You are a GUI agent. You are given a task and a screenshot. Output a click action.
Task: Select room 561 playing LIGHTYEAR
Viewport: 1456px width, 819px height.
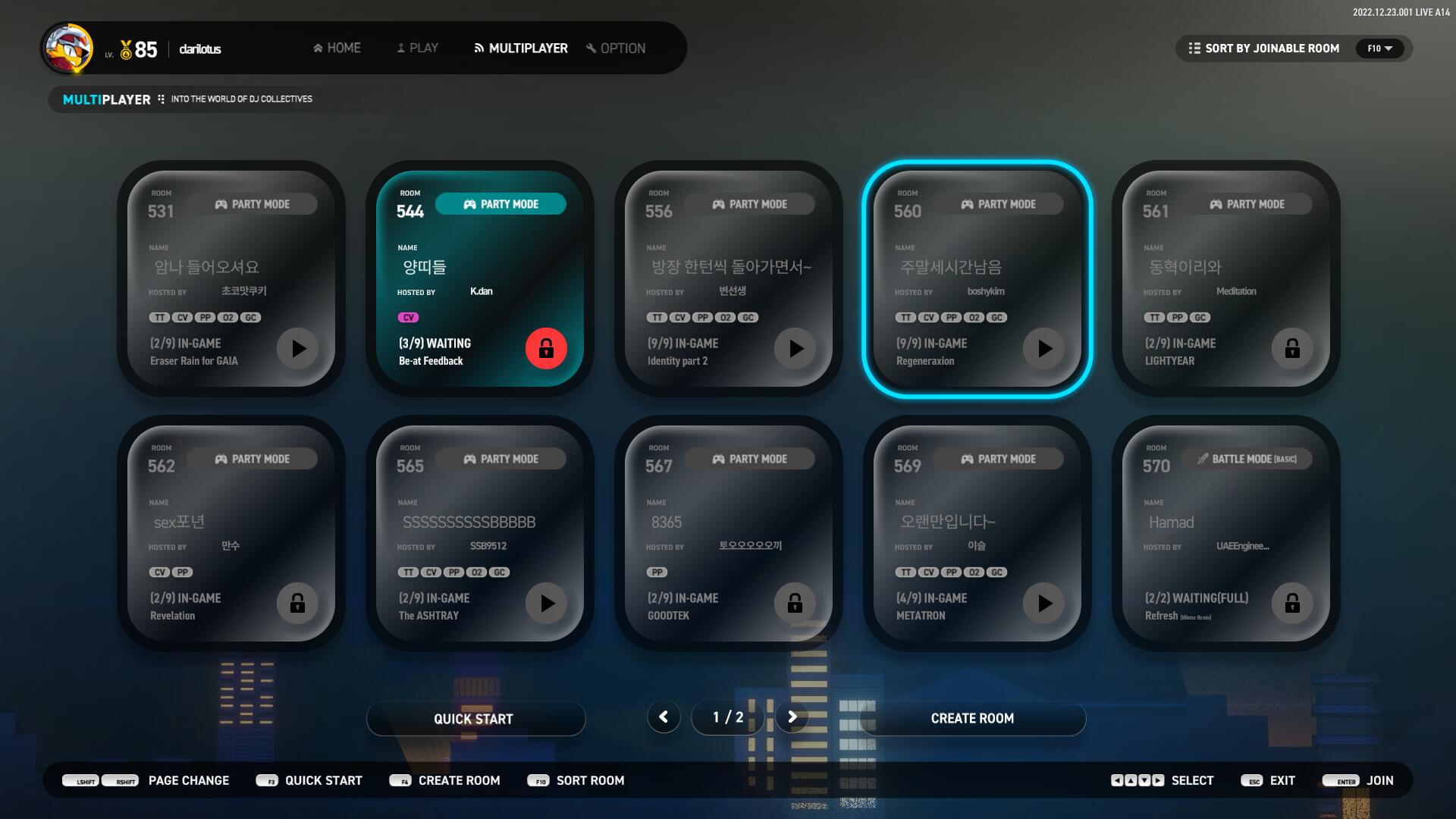click(x=1225, y=278)
